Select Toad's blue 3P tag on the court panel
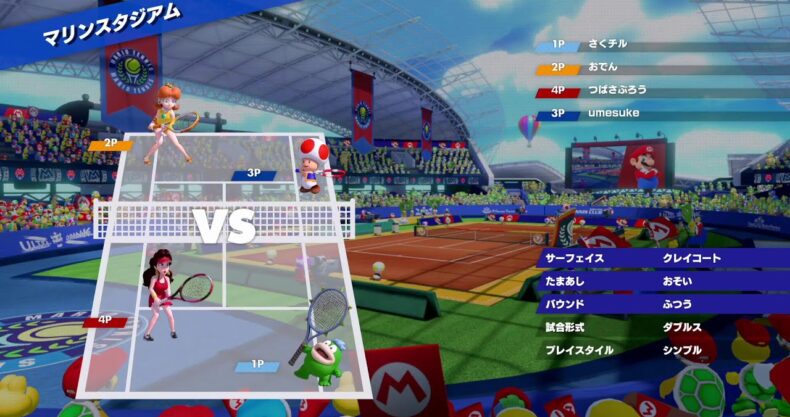Viewport: 790px width, 417px height. pyautogui.click(x=254, y=174)
